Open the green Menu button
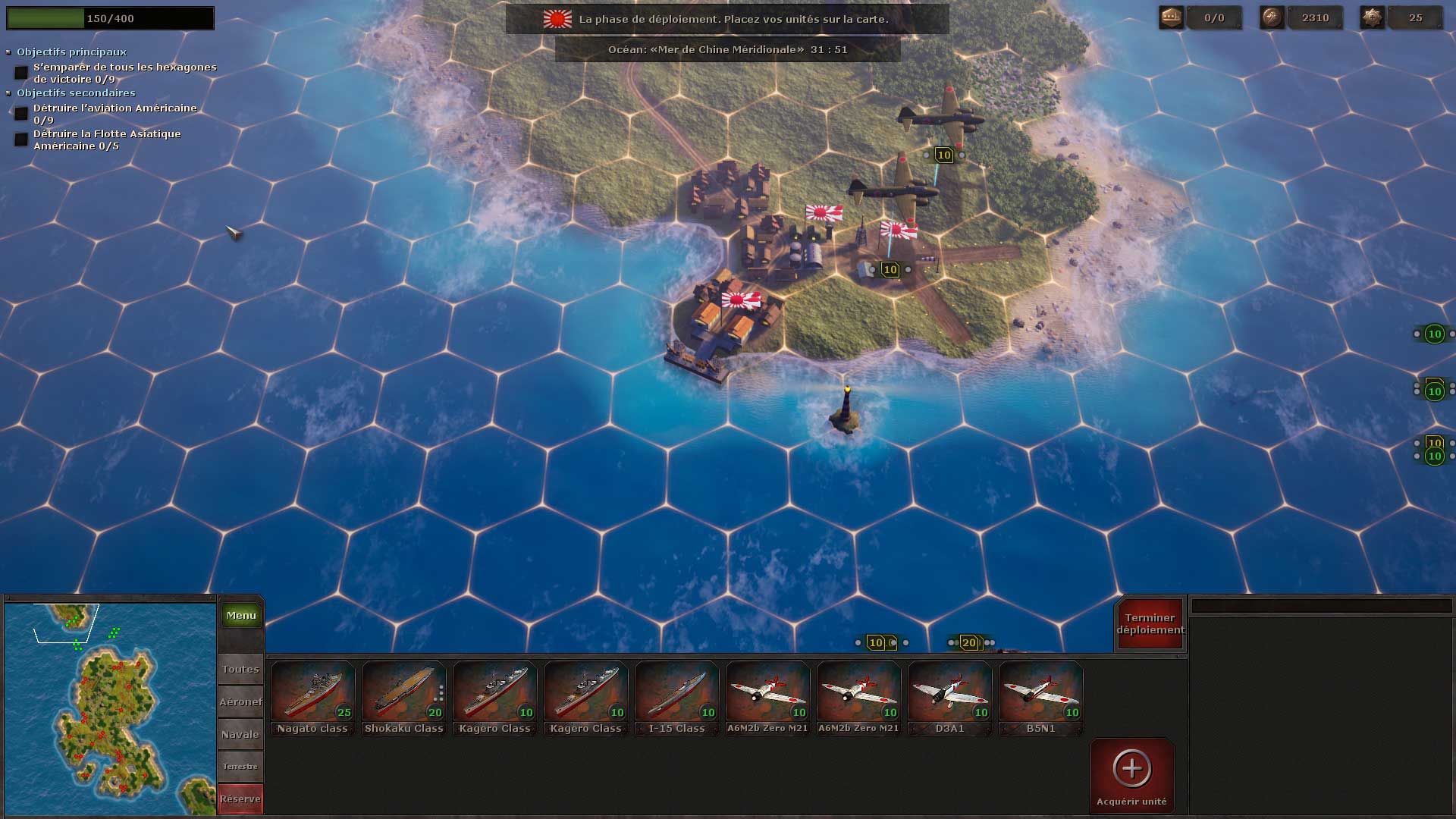 (241, 615)
